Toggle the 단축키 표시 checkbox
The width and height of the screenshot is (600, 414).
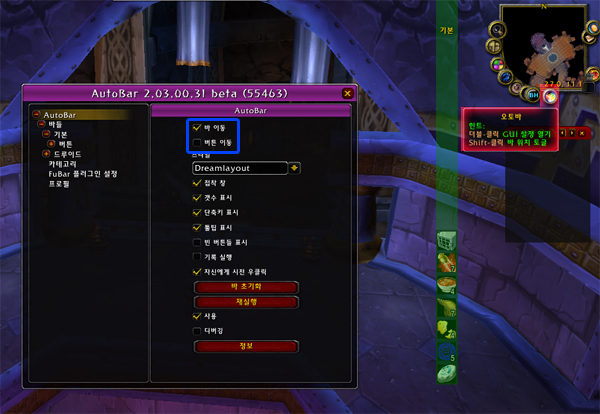coord(196,212)
